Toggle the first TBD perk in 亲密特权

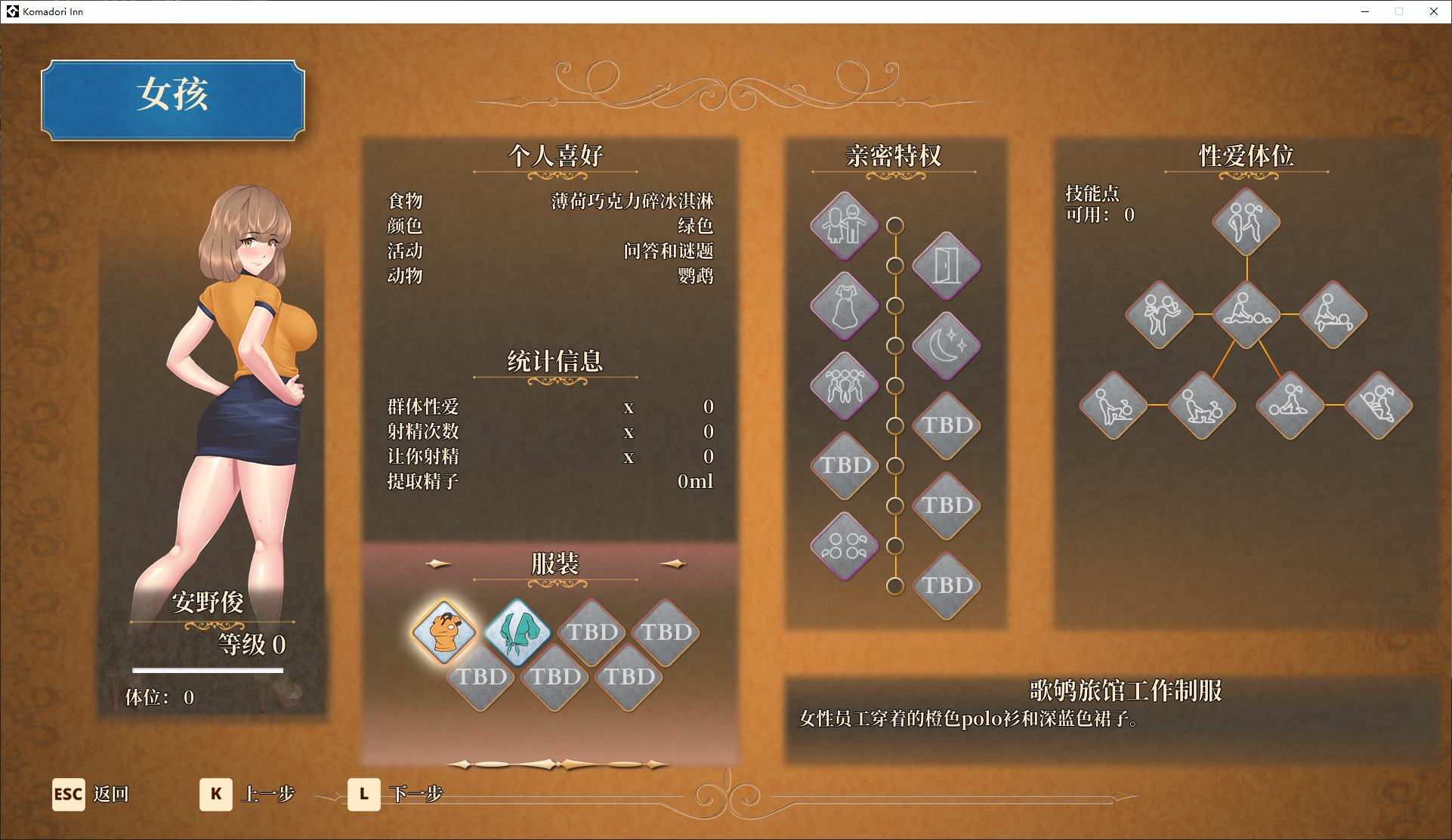click(x=946, y=426)
